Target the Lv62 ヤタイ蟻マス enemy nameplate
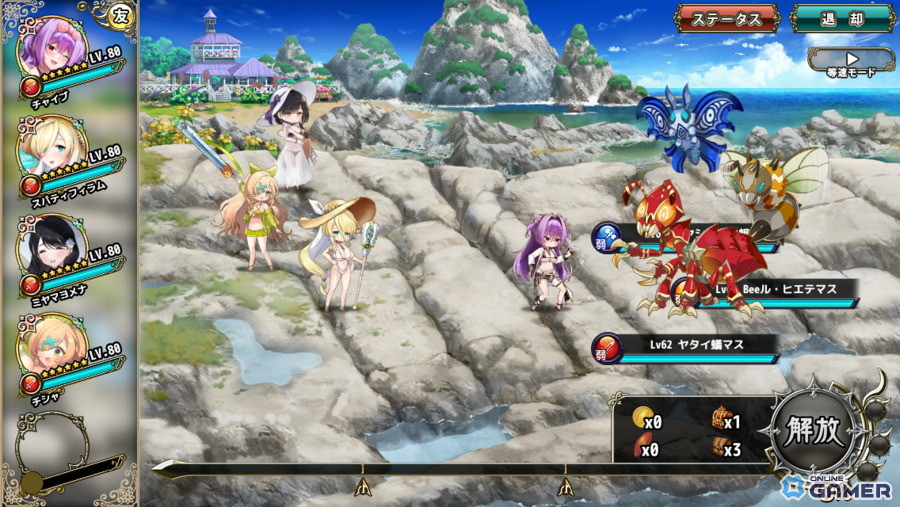The height and width of the screenshot is (507, 900). point(690,346)
